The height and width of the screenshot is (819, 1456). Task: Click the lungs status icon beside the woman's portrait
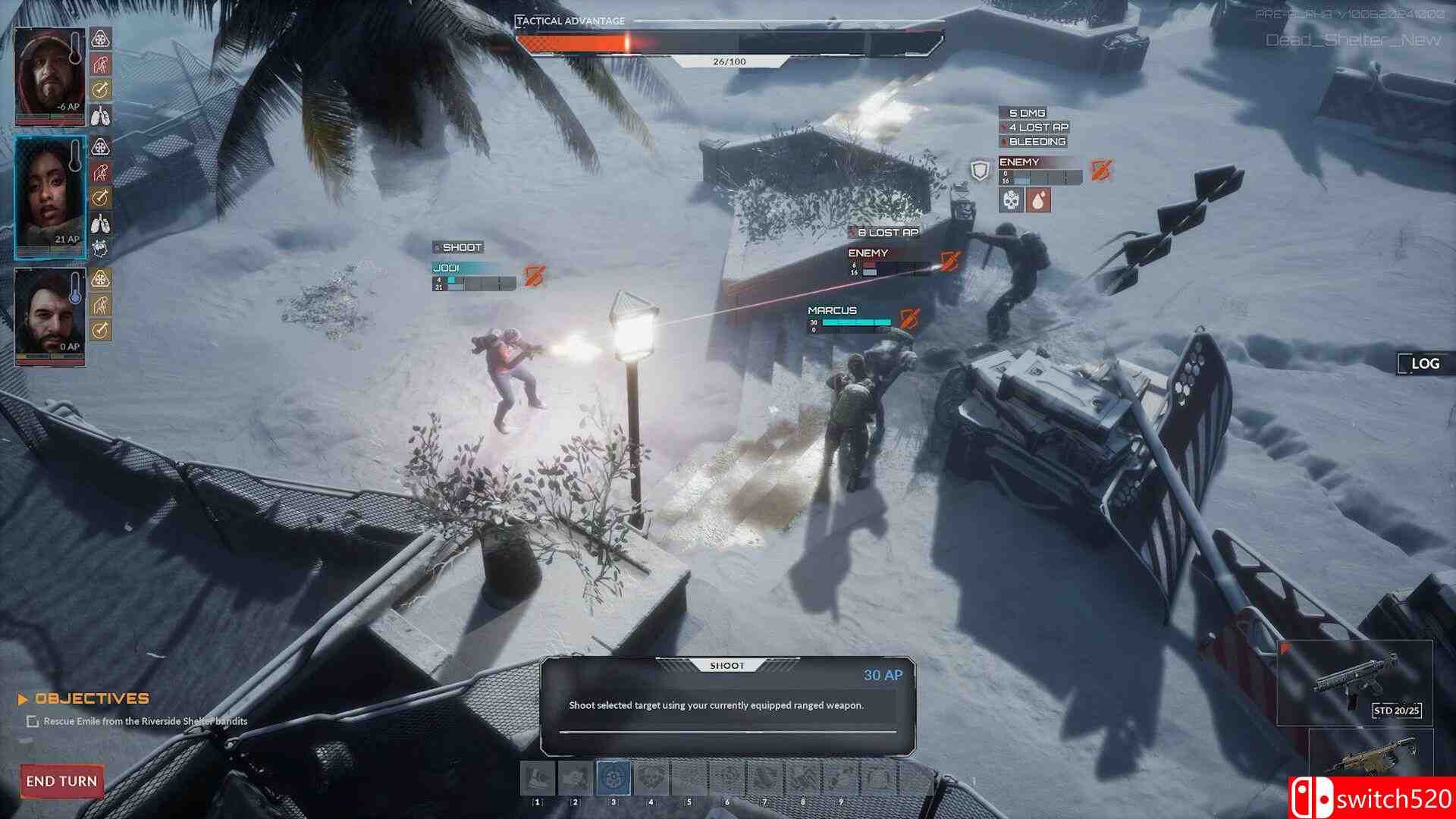coord(101,223)
